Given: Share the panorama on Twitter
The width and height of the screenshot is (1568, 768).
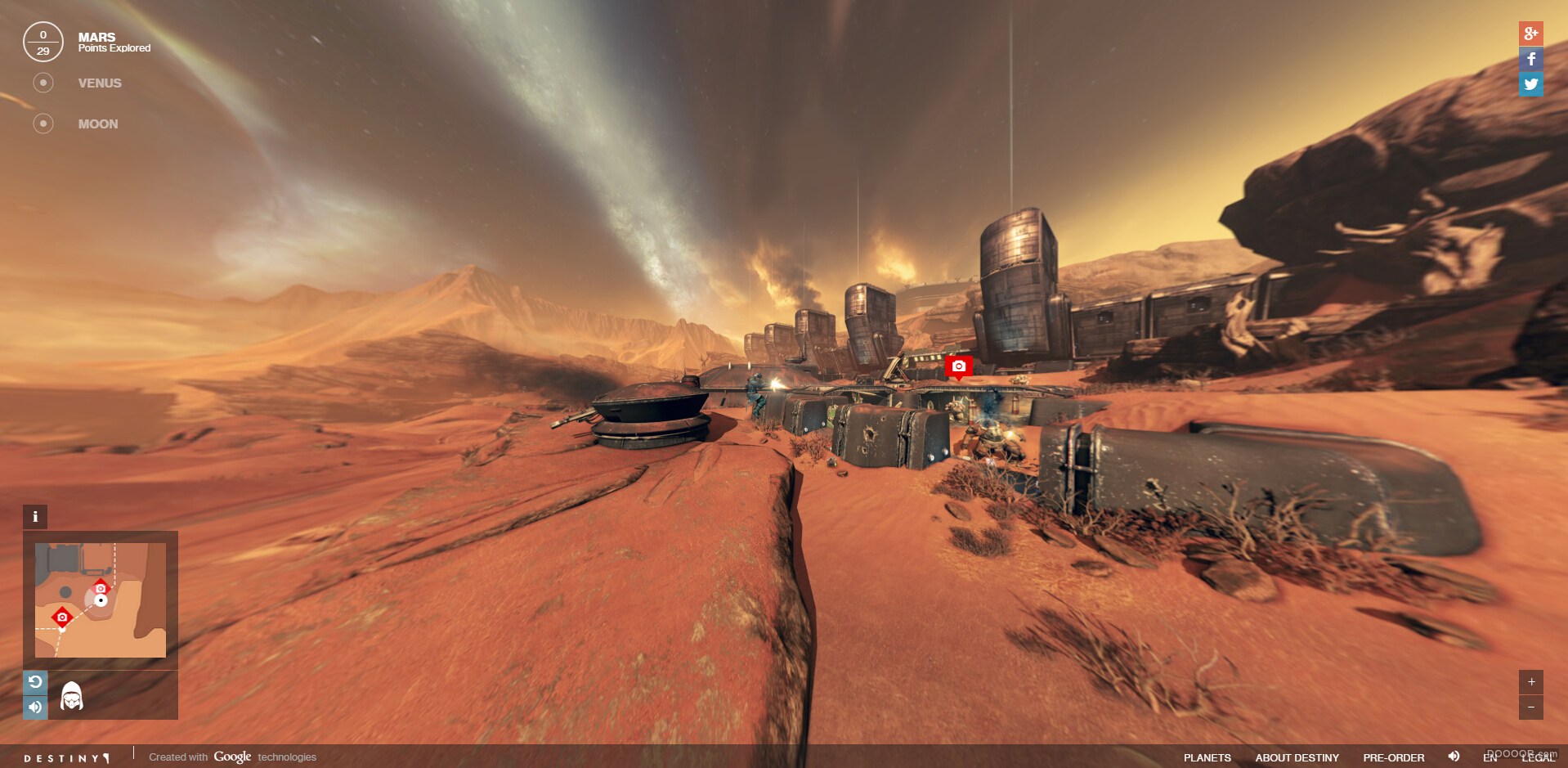Looking at the screenshot, I should pos(1532,84).
